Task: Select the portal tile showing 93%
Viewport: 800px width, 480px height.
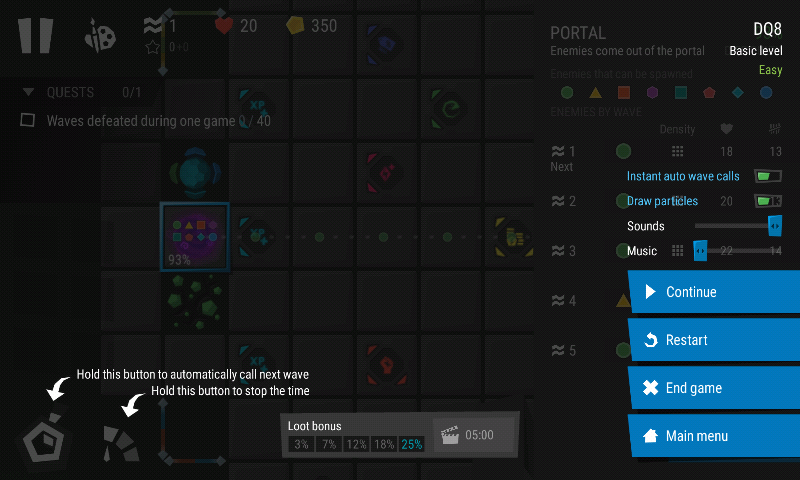Action: click(195, 236)
